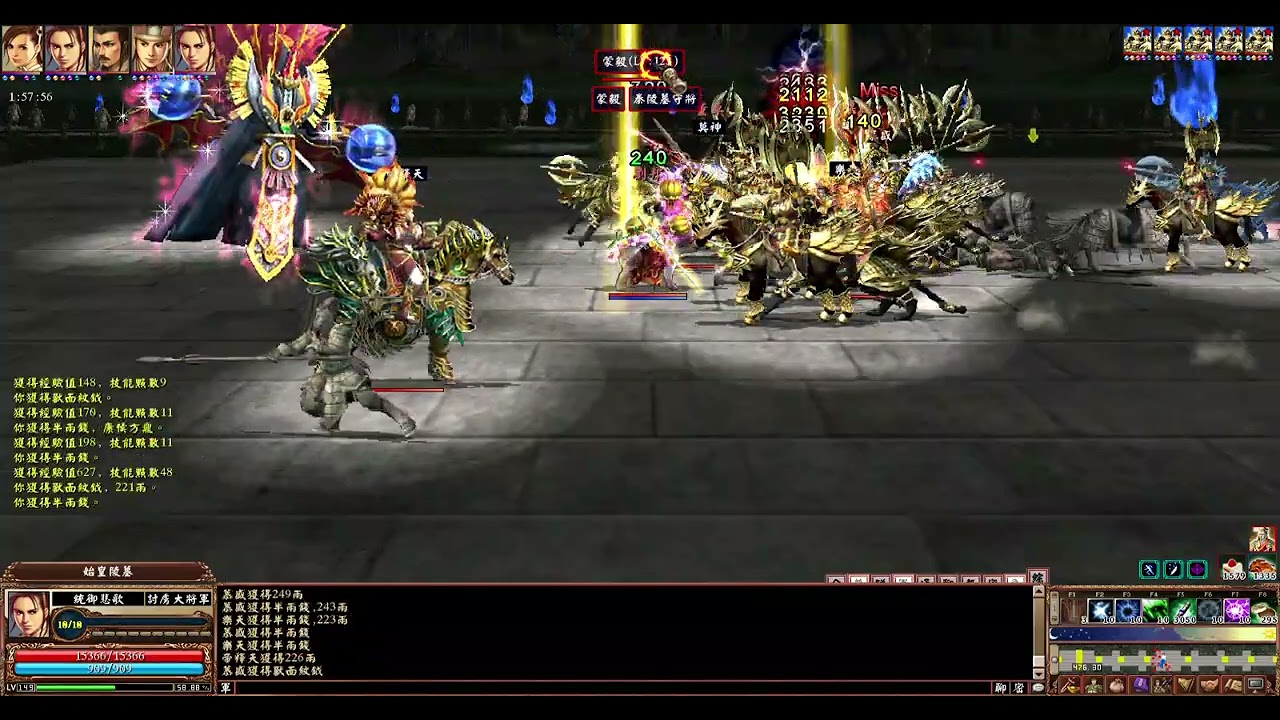The image size is (1280, 720).
Task: Select the 聊 chat mode button
Action: 1001,688
